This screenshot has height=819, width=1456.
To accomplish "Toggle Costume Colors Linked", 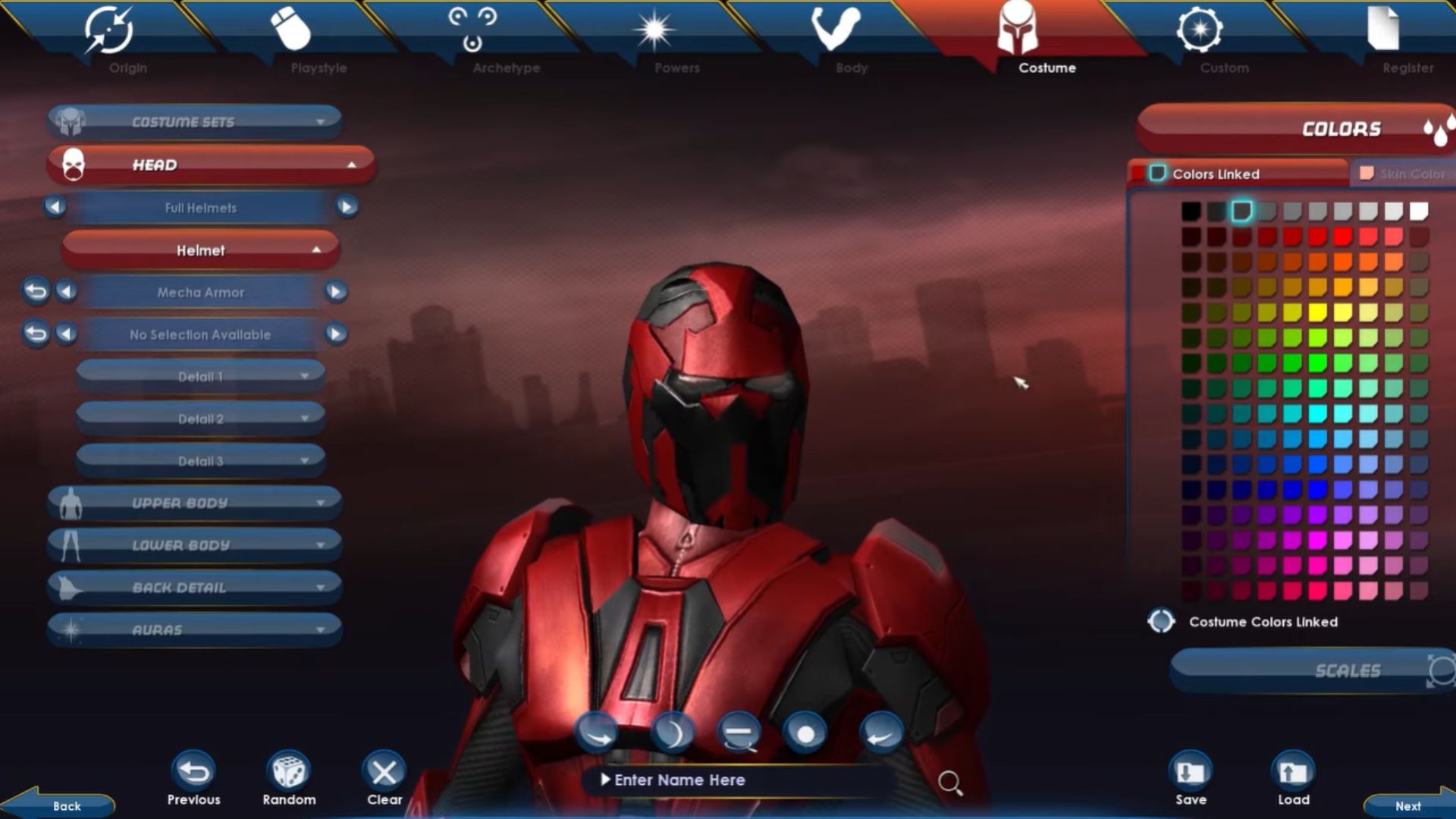I will coord(1161,622).
